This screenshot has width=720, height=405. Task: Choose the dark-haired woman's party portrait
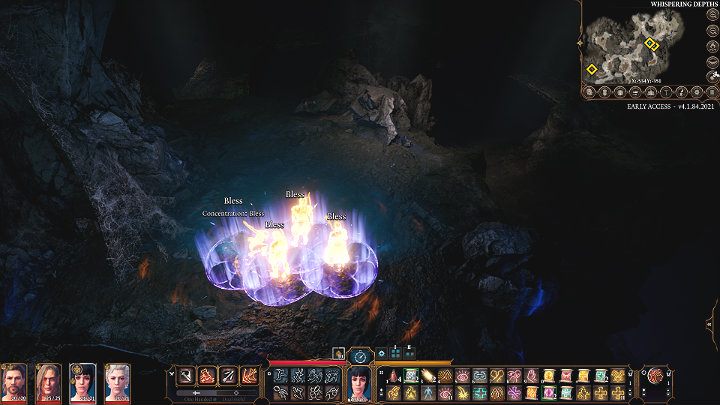point(83,382)
